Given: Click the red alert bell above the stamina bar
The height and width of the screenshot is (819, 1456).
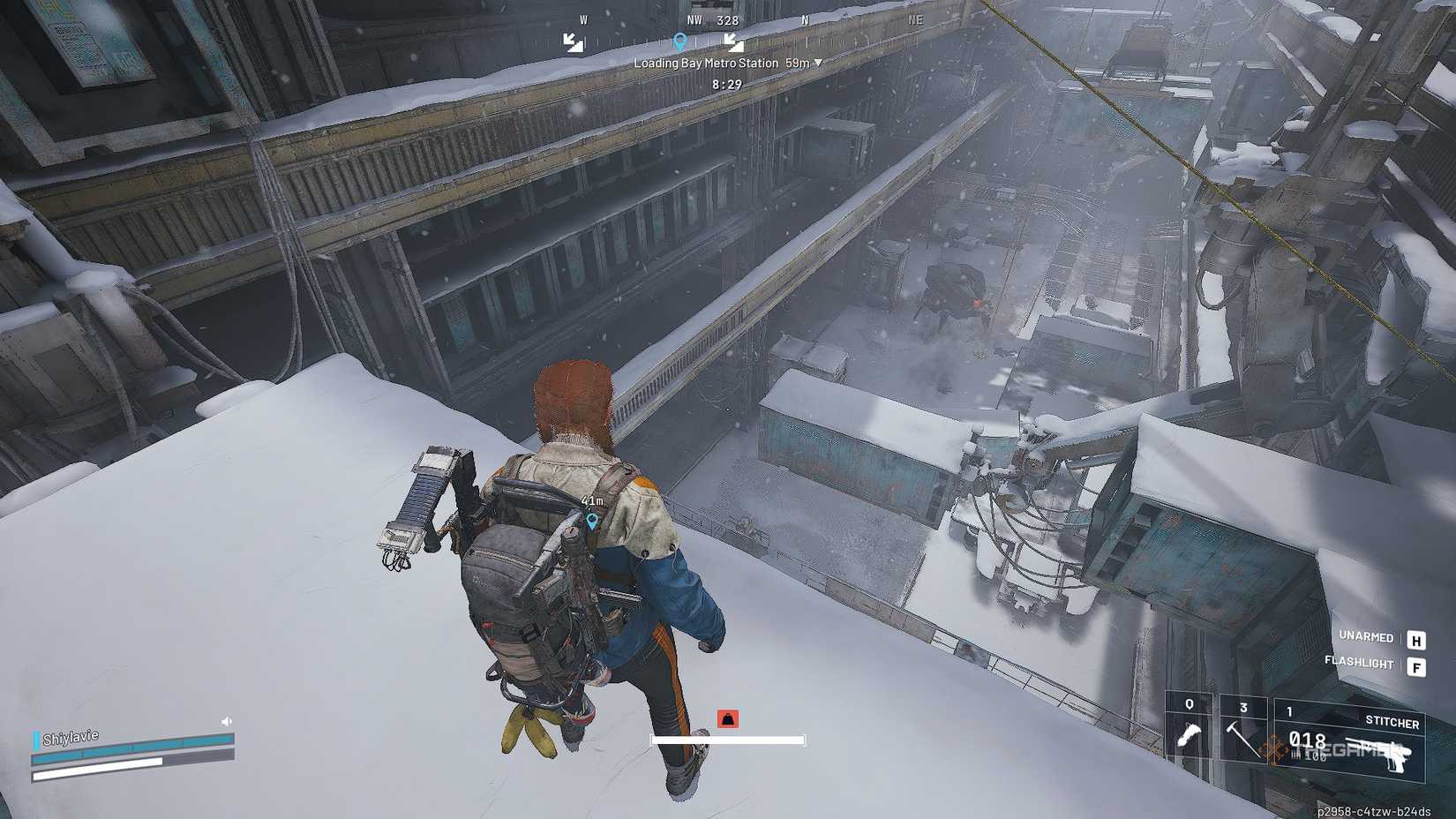Looking at the screenshot, I should tap(726, 718).
